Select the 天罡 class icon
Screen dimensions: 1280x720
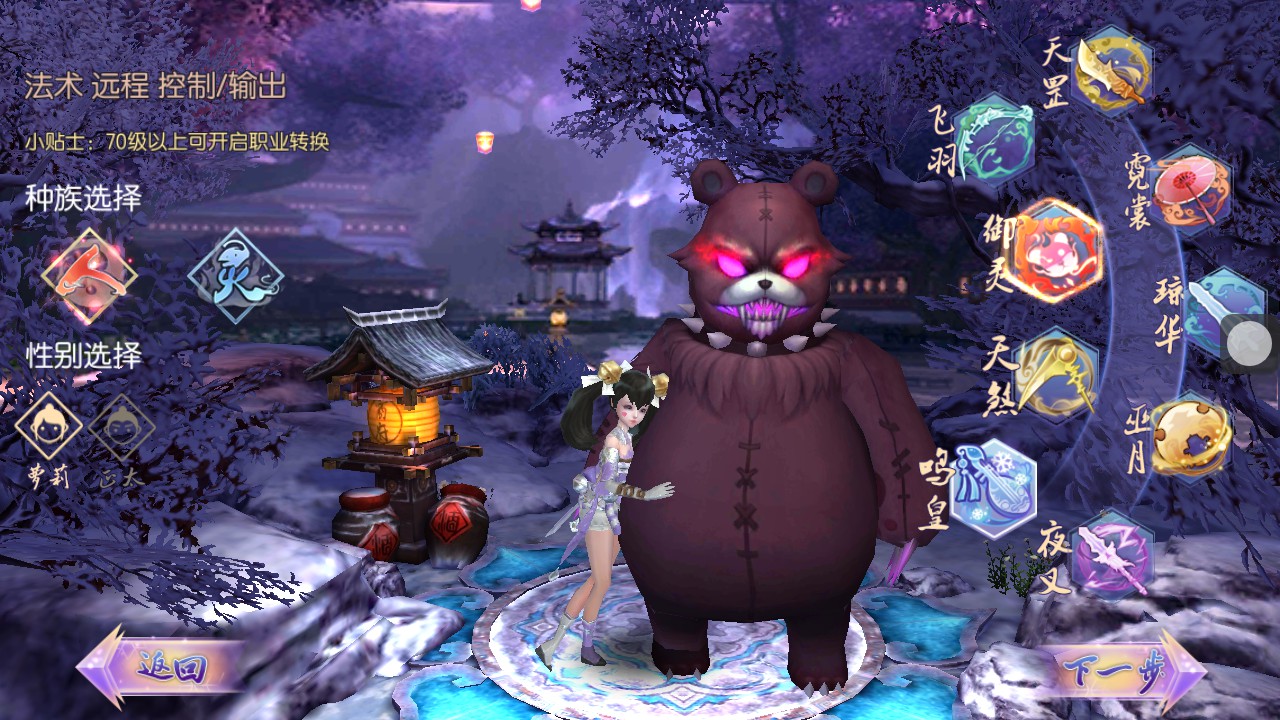(1112, 71)
